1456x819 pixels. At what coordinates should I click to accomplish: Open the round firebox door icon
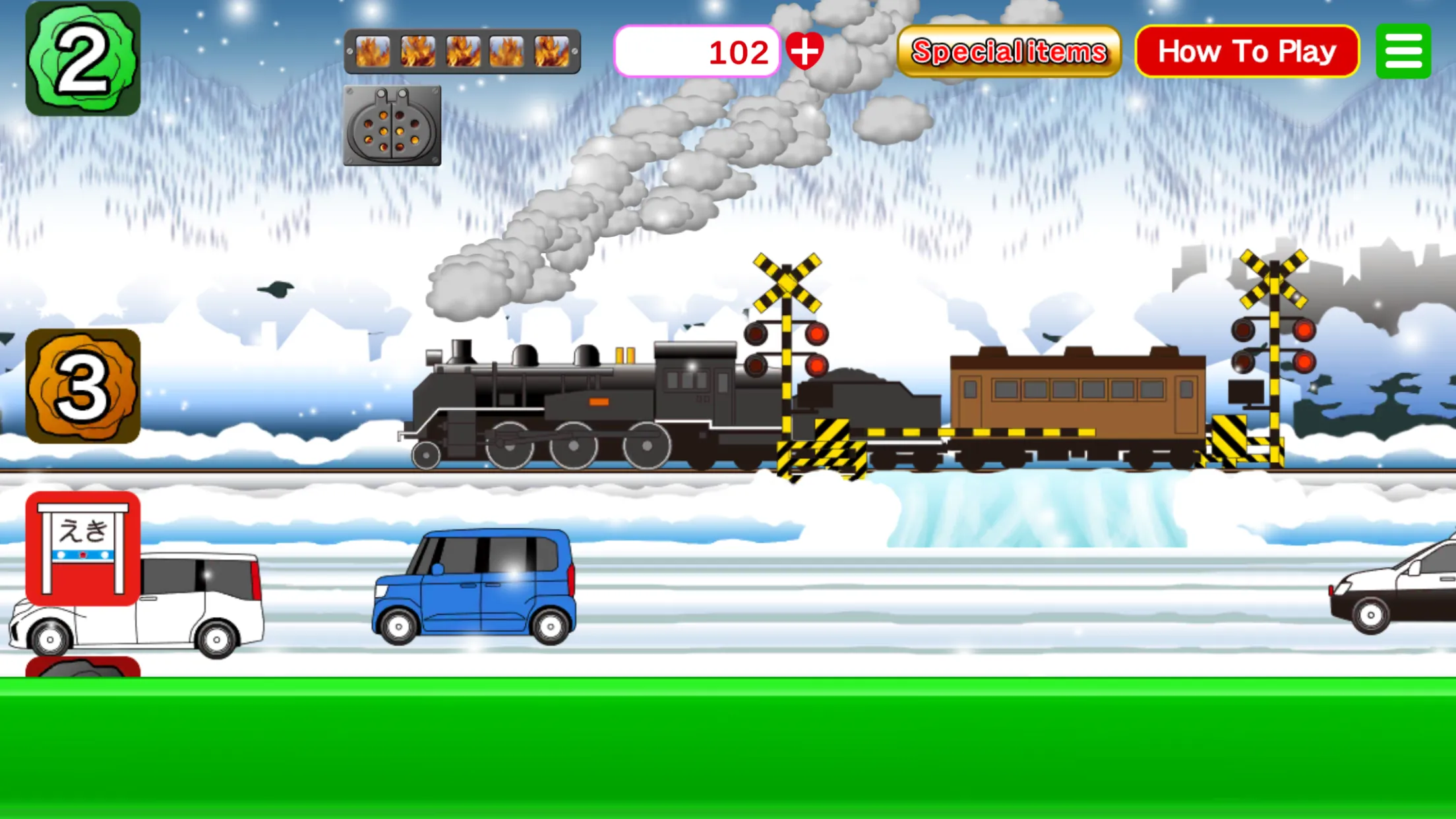point(392,127)
